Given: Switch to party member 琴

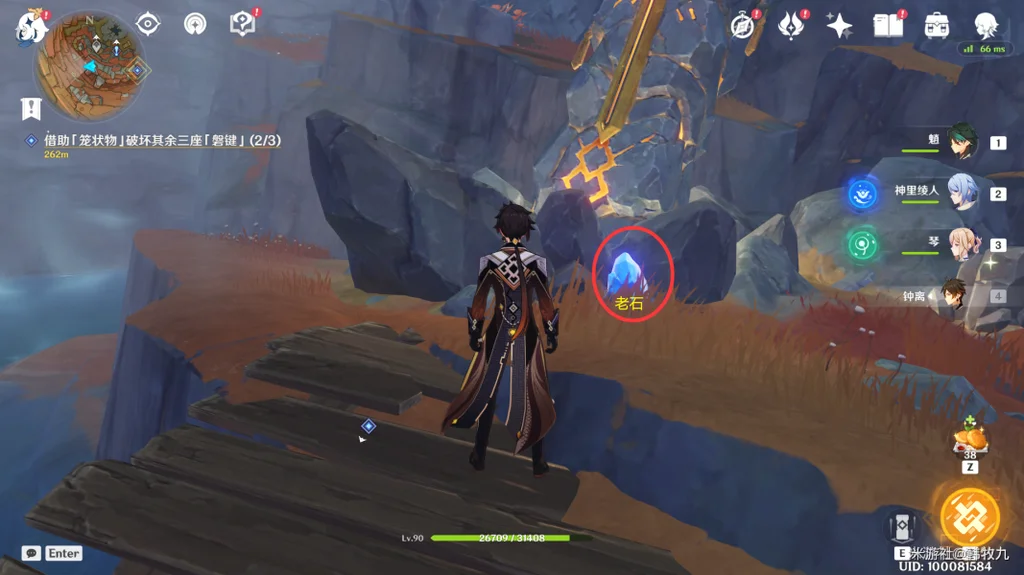Looking at the screenshot, I should [962, 244].
